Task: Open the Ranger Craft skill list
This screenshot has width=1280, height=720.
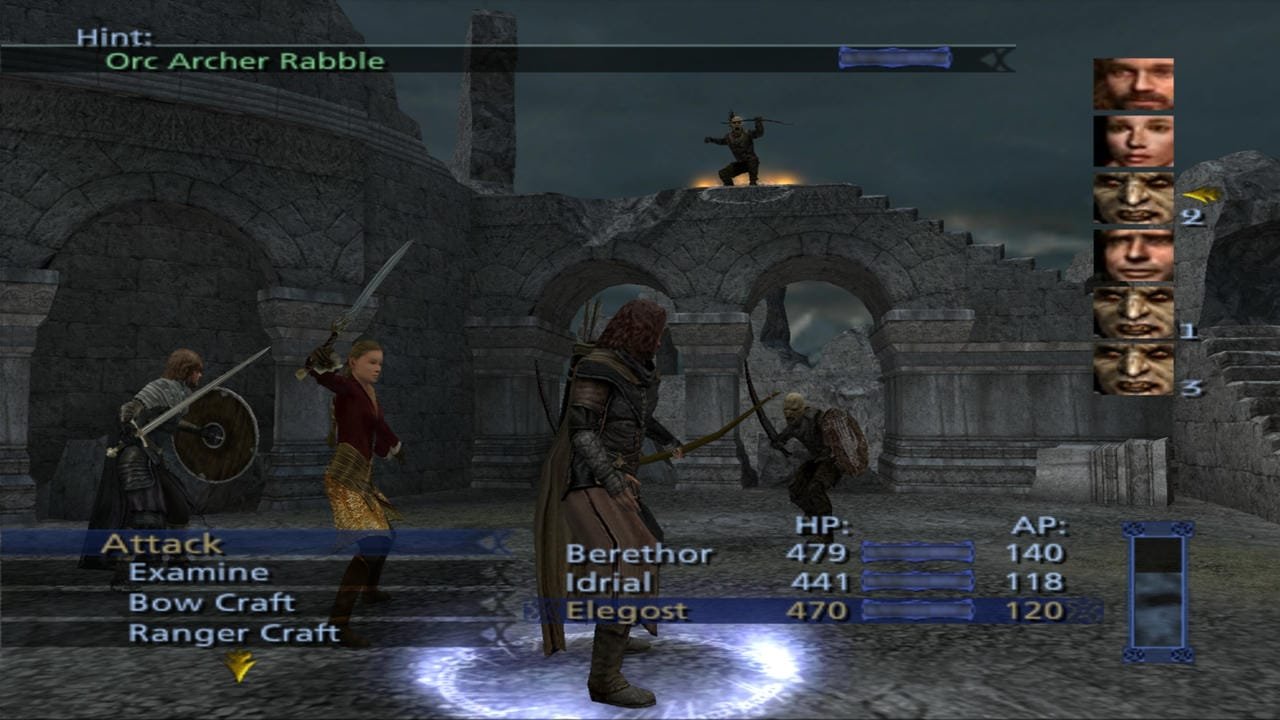Action: [x=234, y=633]
